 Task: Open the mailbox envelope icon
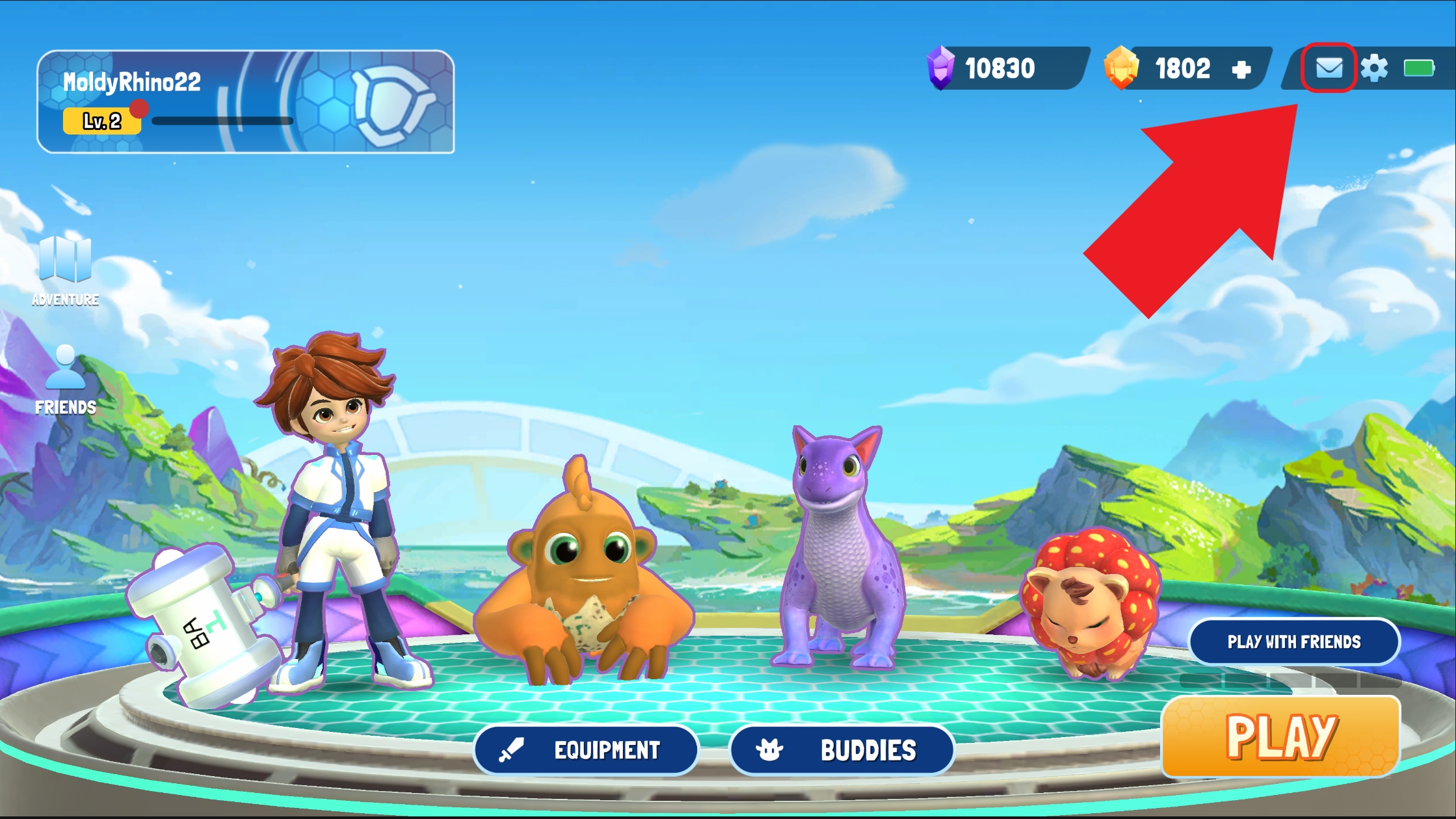coord(1329,68)
